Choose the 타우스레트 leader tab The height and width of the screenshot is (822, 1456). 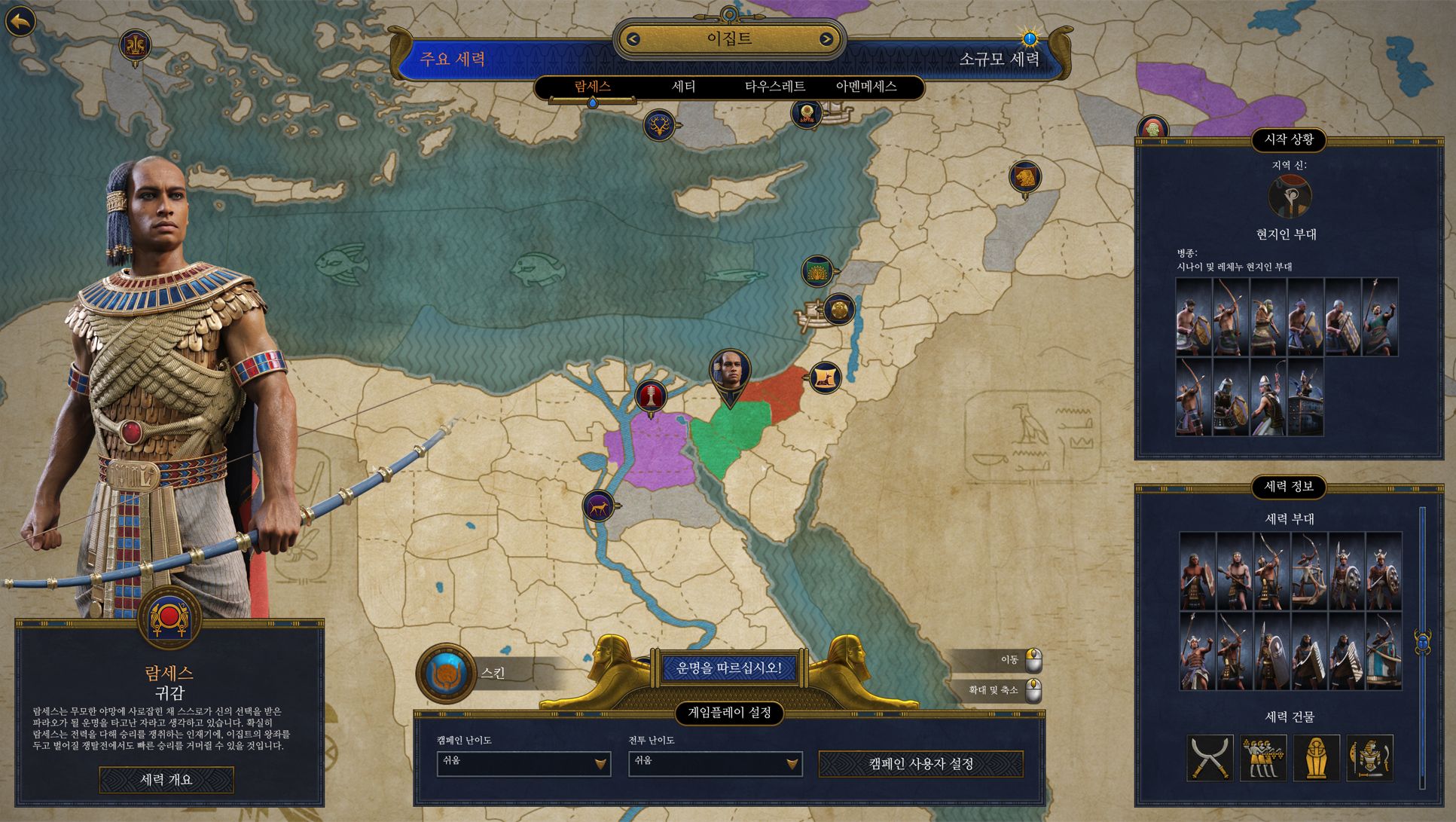click(x=775, y=87)
